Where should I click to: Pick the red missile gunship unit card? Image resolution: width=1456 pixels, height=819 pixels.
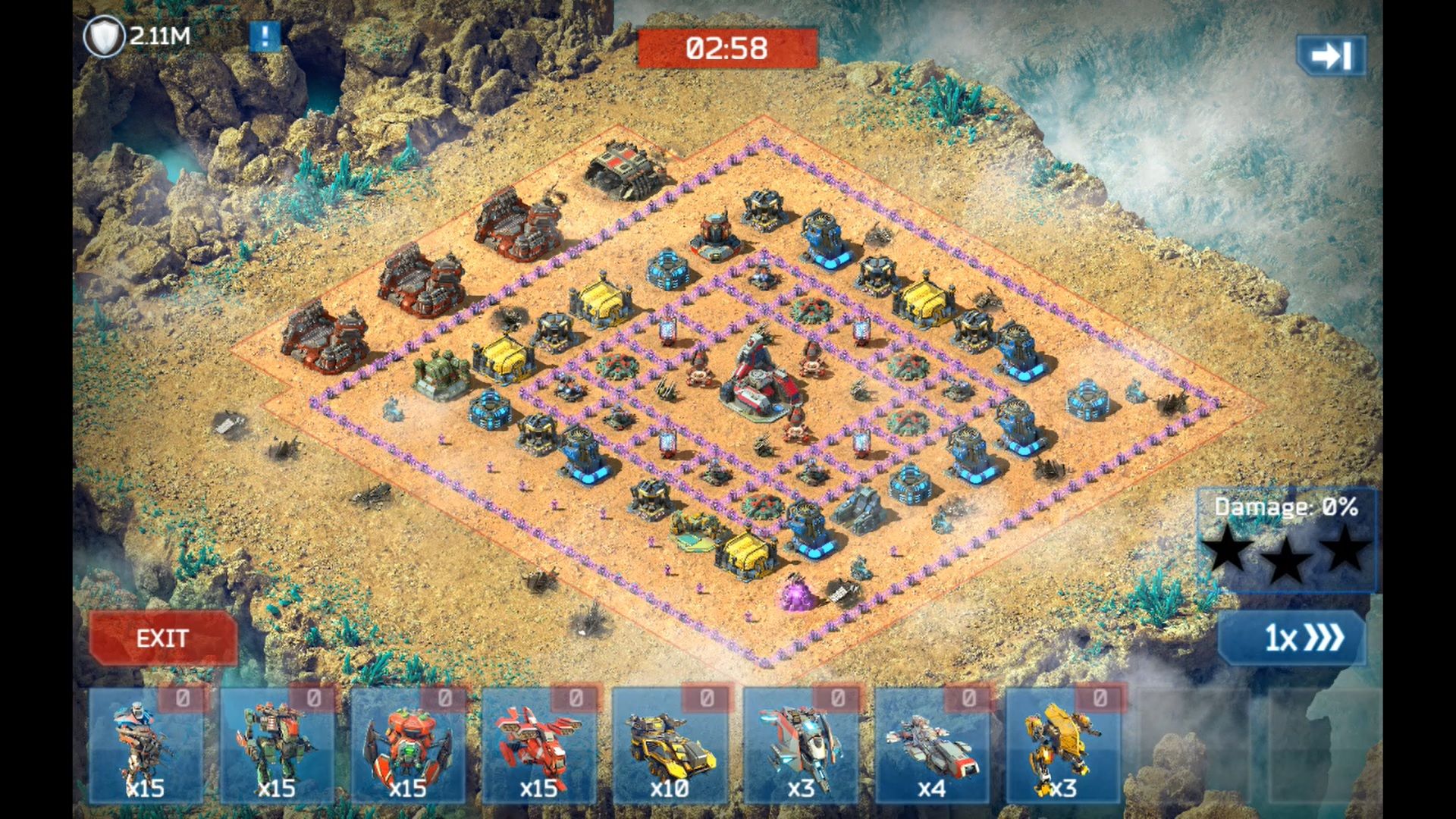pyautogui.click(x=538, y=745)
